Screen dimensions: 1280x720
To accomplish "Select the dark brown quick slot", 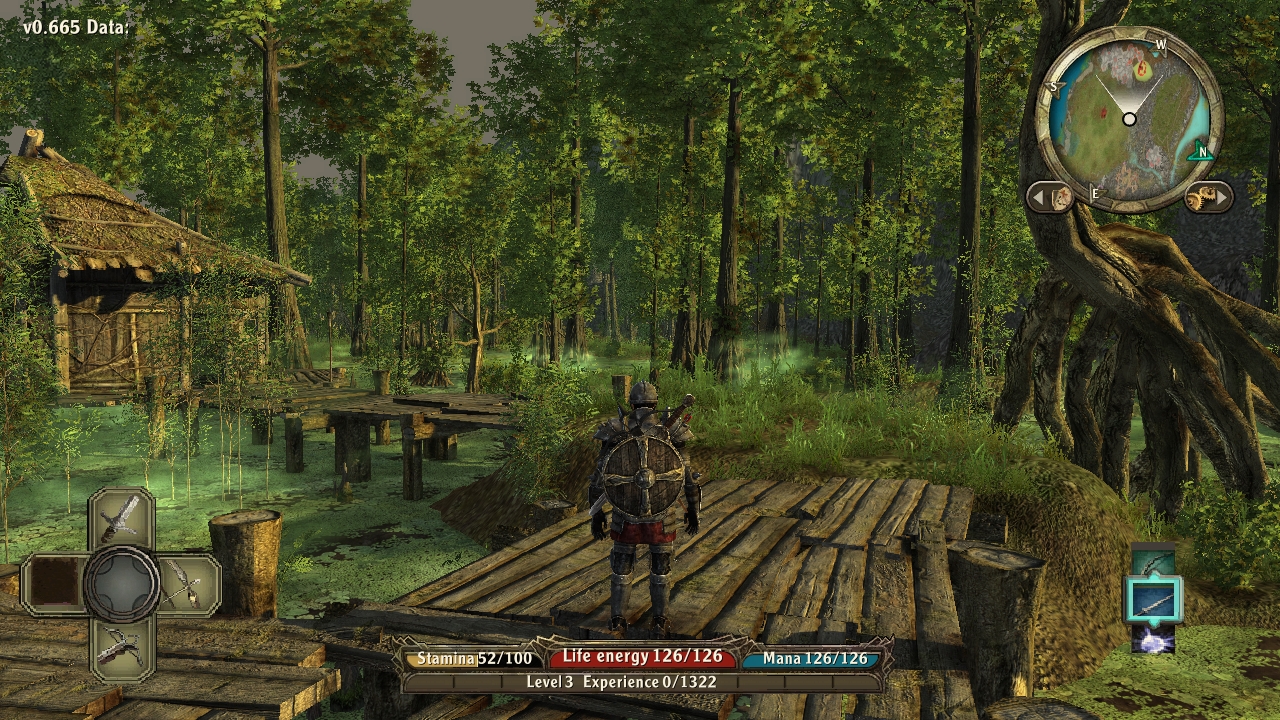I will pos(55,584).
